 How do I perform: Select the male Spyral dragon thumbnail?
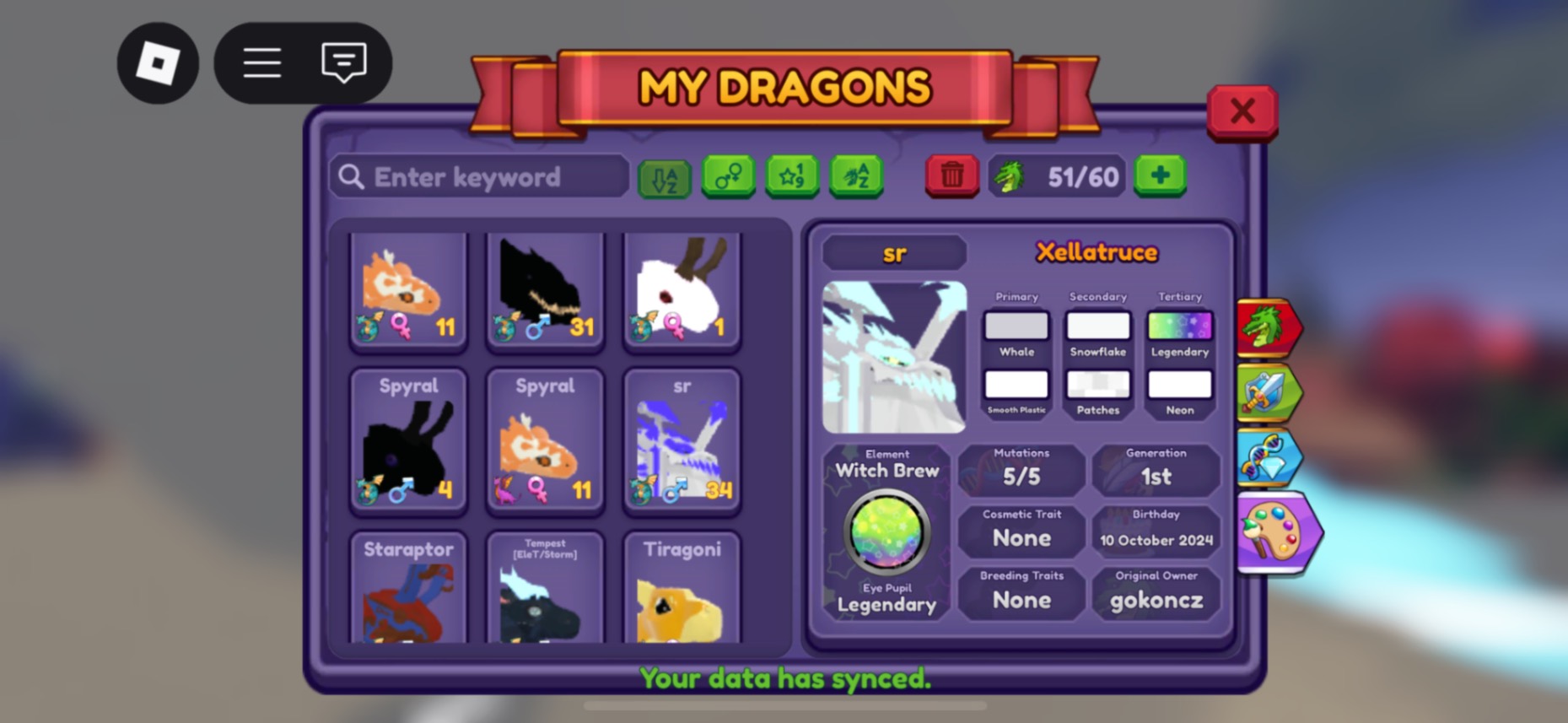click(x=409, y=439)
